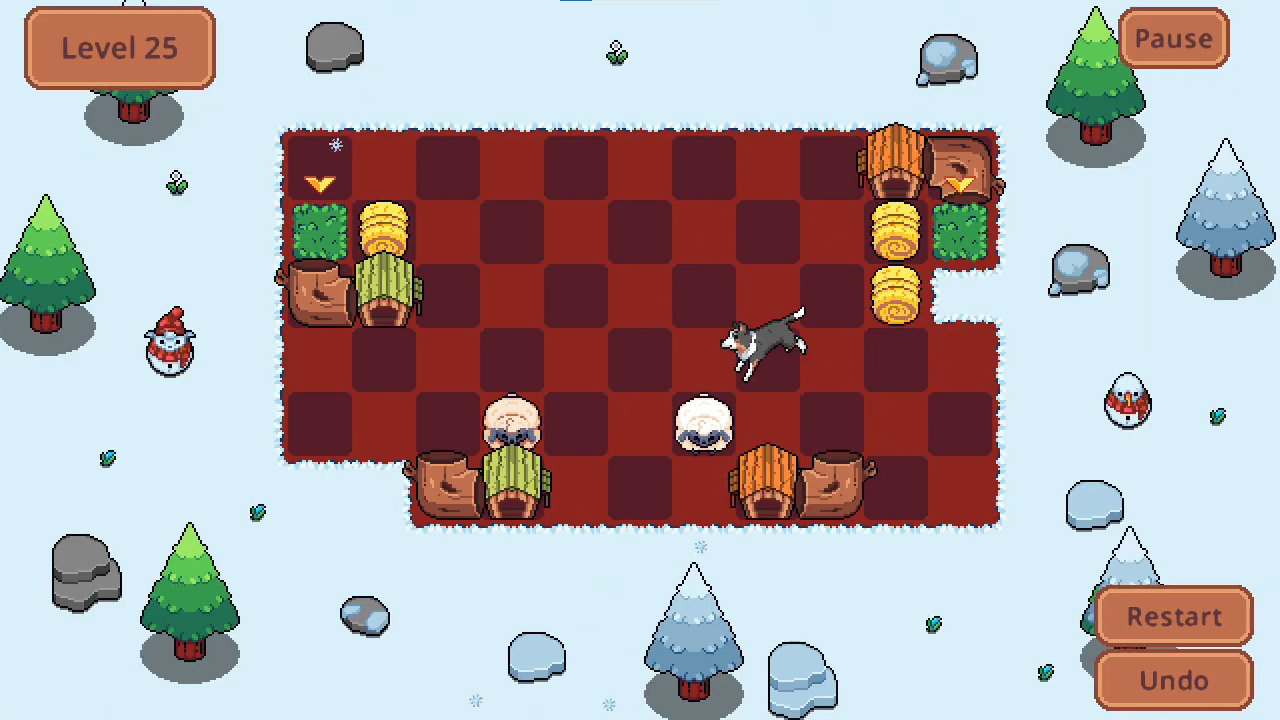Viewport: 1280px width, 720px height.
Task: Click the green log shelter below the left sheep
Action: 513,485
